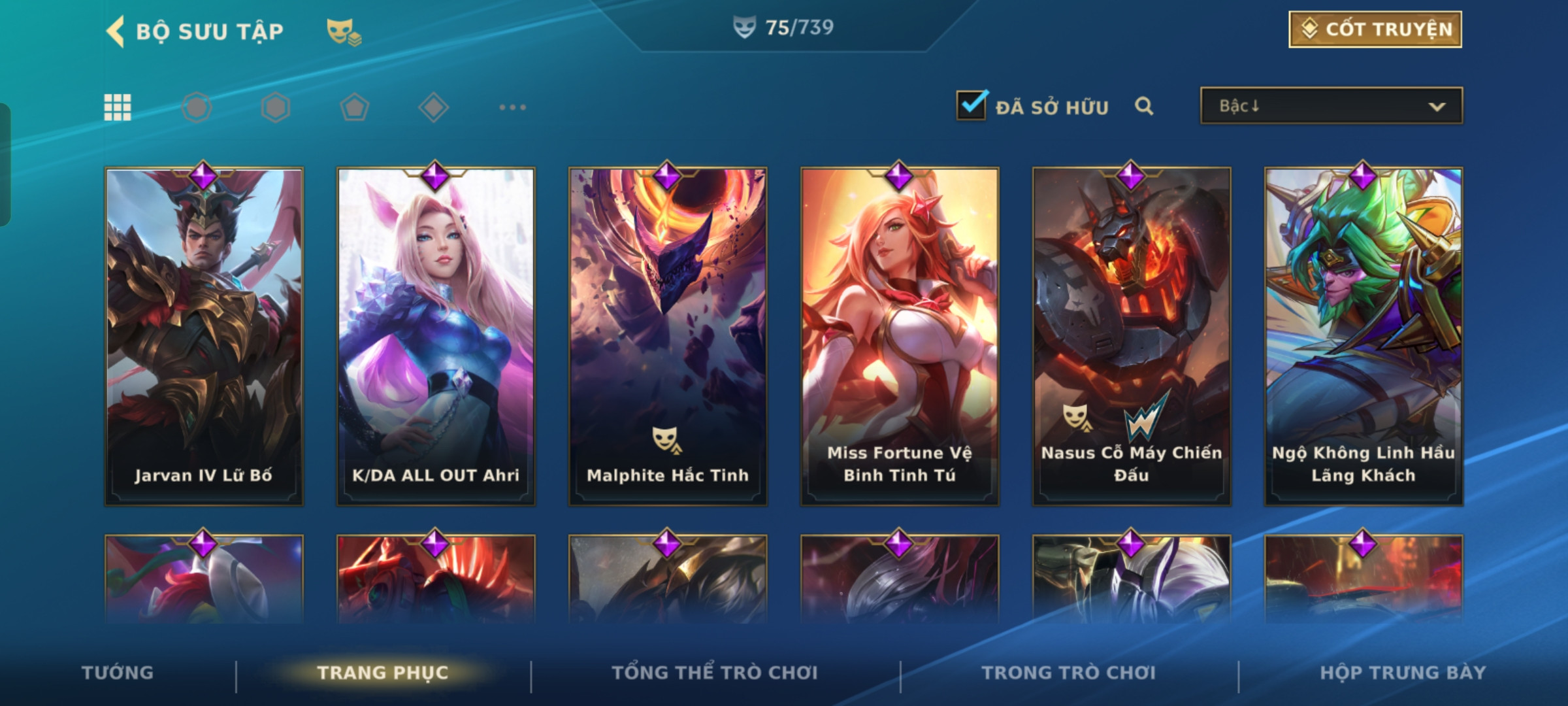This screenshot has height=706, width=1568.
Task: Expand the Bậc sort dropdown
Action: pos(1331,106)
